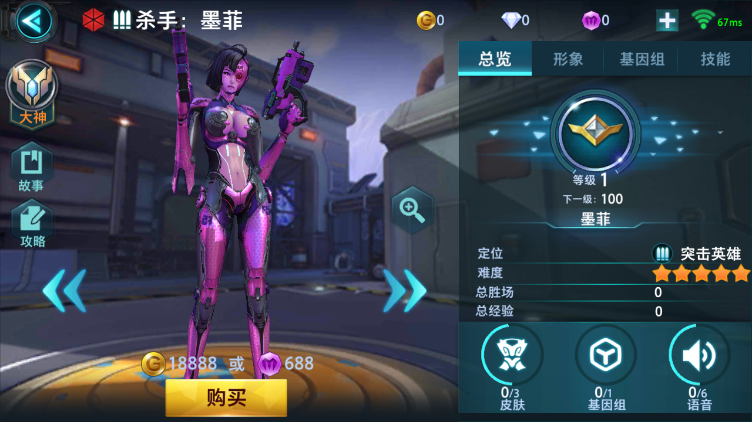Image resolution: width=752 pixels, height=422 pixels.
Task: Zoom in with the magnifier button
Action: (x=411, y=209)
